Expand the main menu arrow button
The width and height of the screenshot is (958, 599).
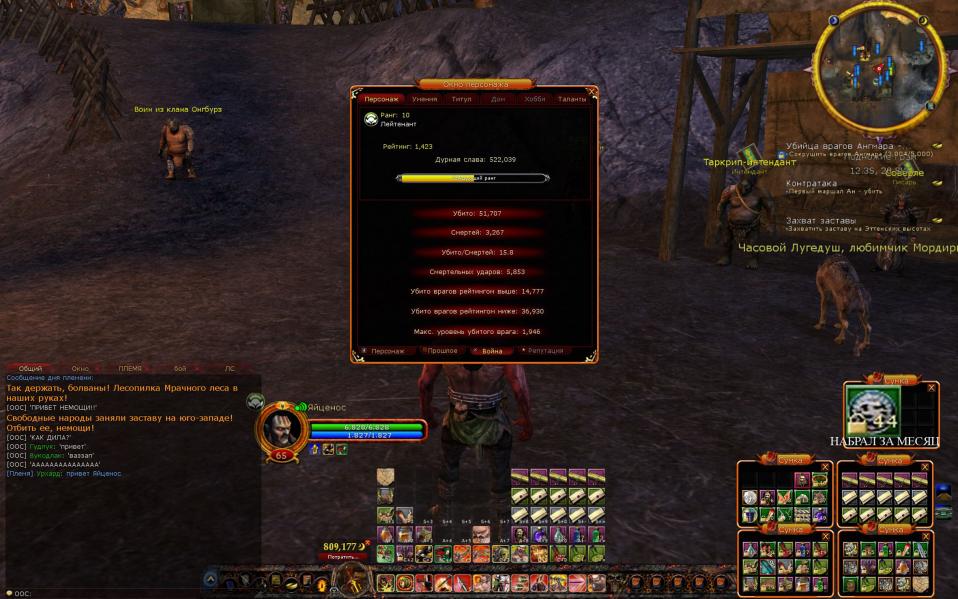click(210, 578)
